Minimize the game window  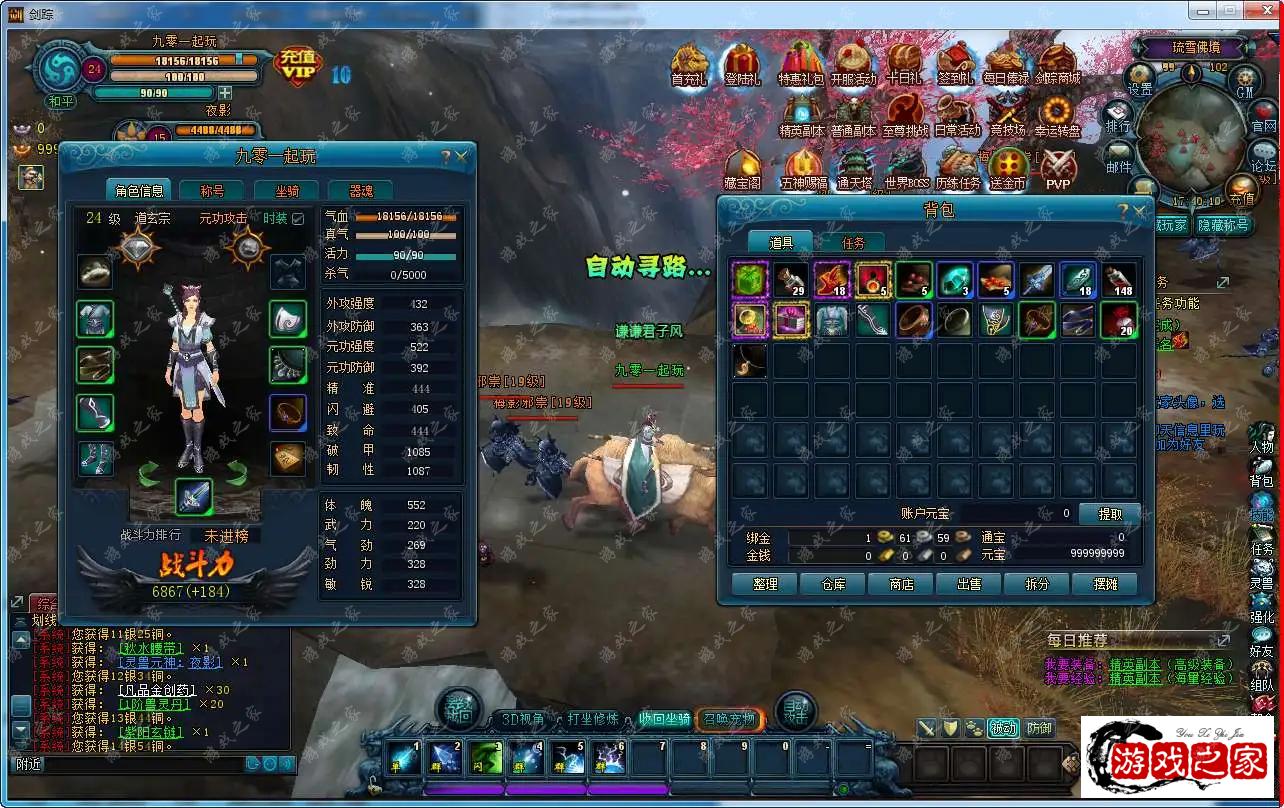click(x=1203, y=10)
